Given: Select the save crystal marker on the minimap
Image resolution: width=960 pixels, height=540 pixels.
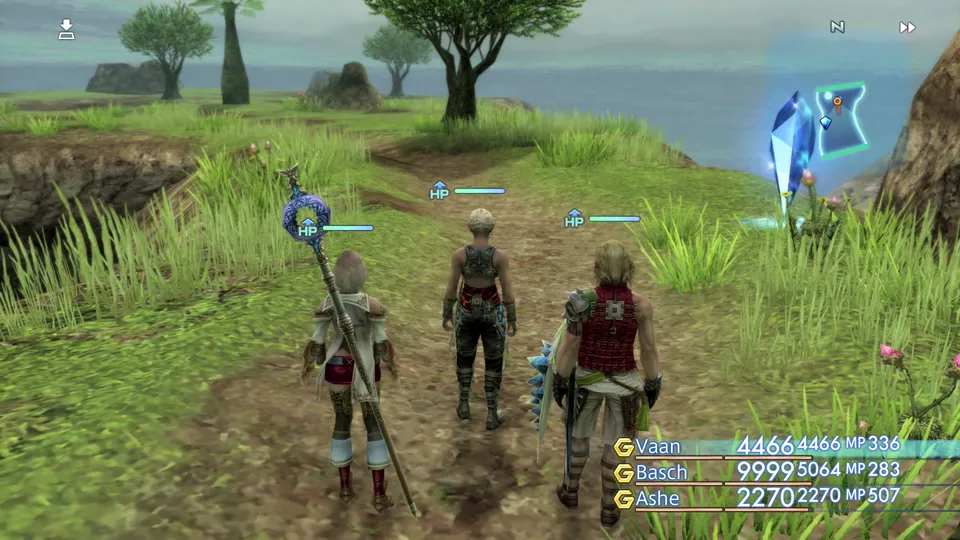Looking at the screenshot, I should 825,122.
